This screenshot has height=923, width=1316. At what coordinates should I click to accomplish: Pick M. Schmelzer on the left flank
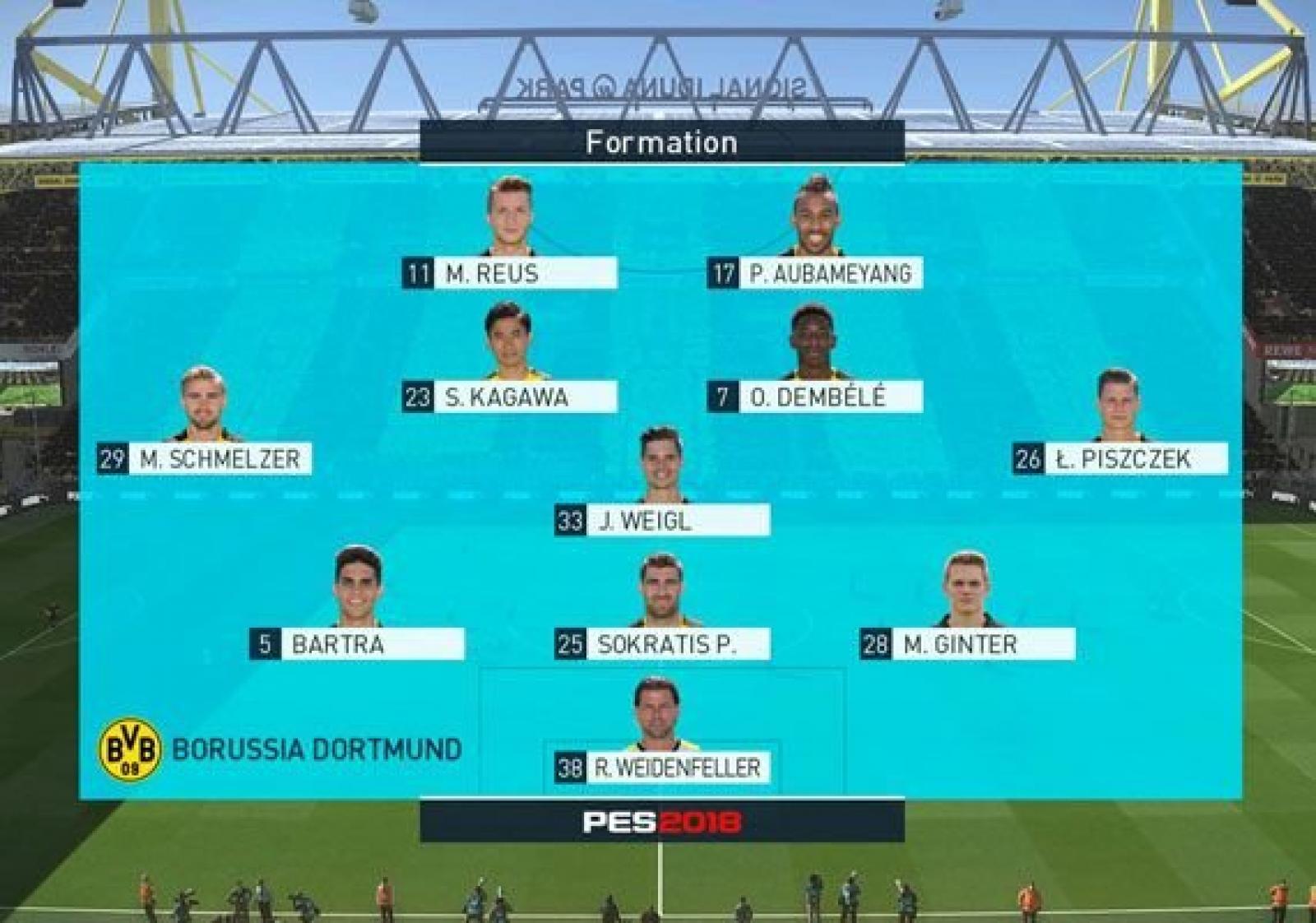(x=205, y=459)
